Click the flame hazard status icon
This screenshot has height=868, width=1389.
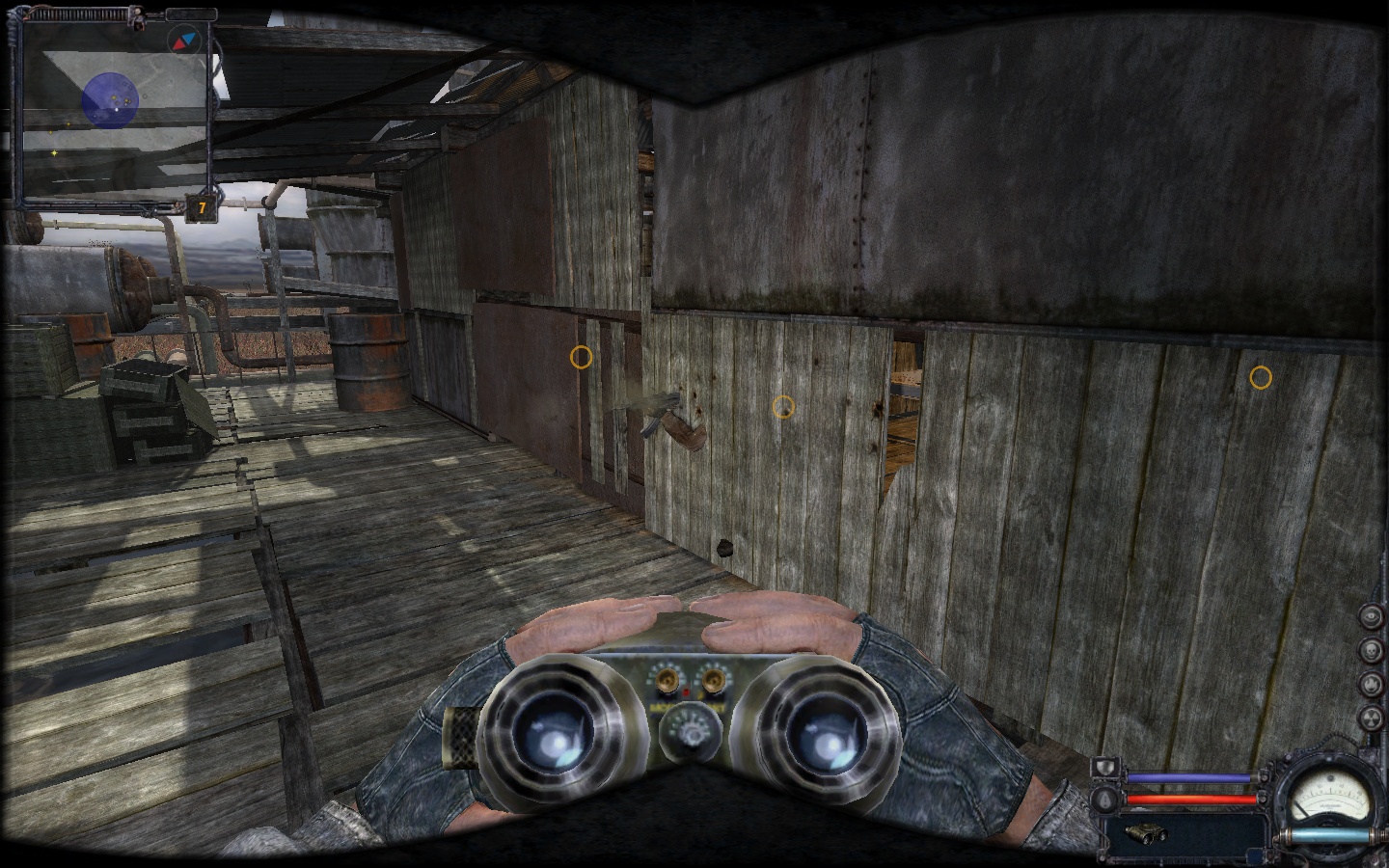click(1371, 684)
